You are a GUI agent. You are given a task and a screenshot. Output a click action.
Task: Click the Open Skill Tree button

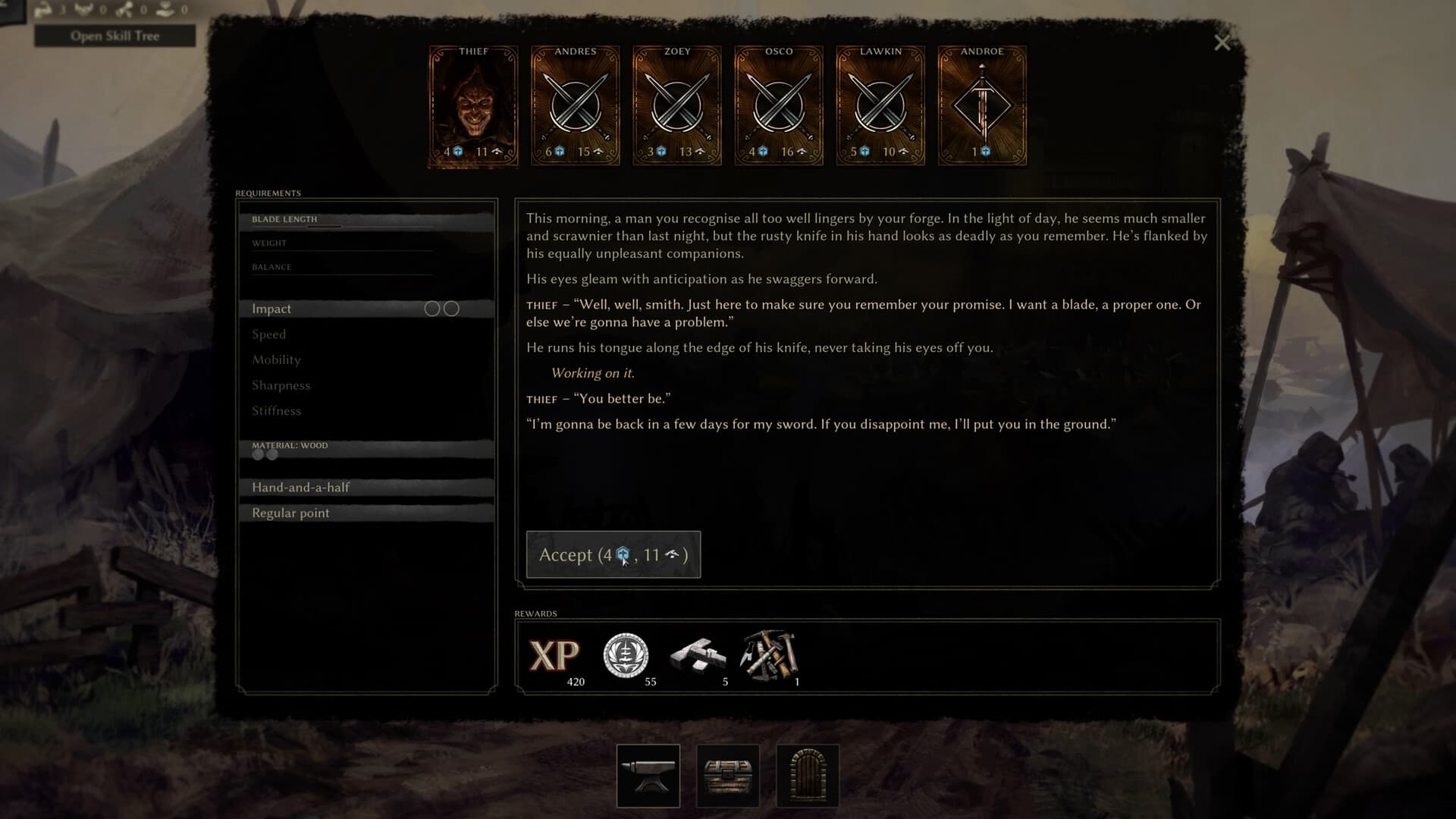[x=115, y=35]
